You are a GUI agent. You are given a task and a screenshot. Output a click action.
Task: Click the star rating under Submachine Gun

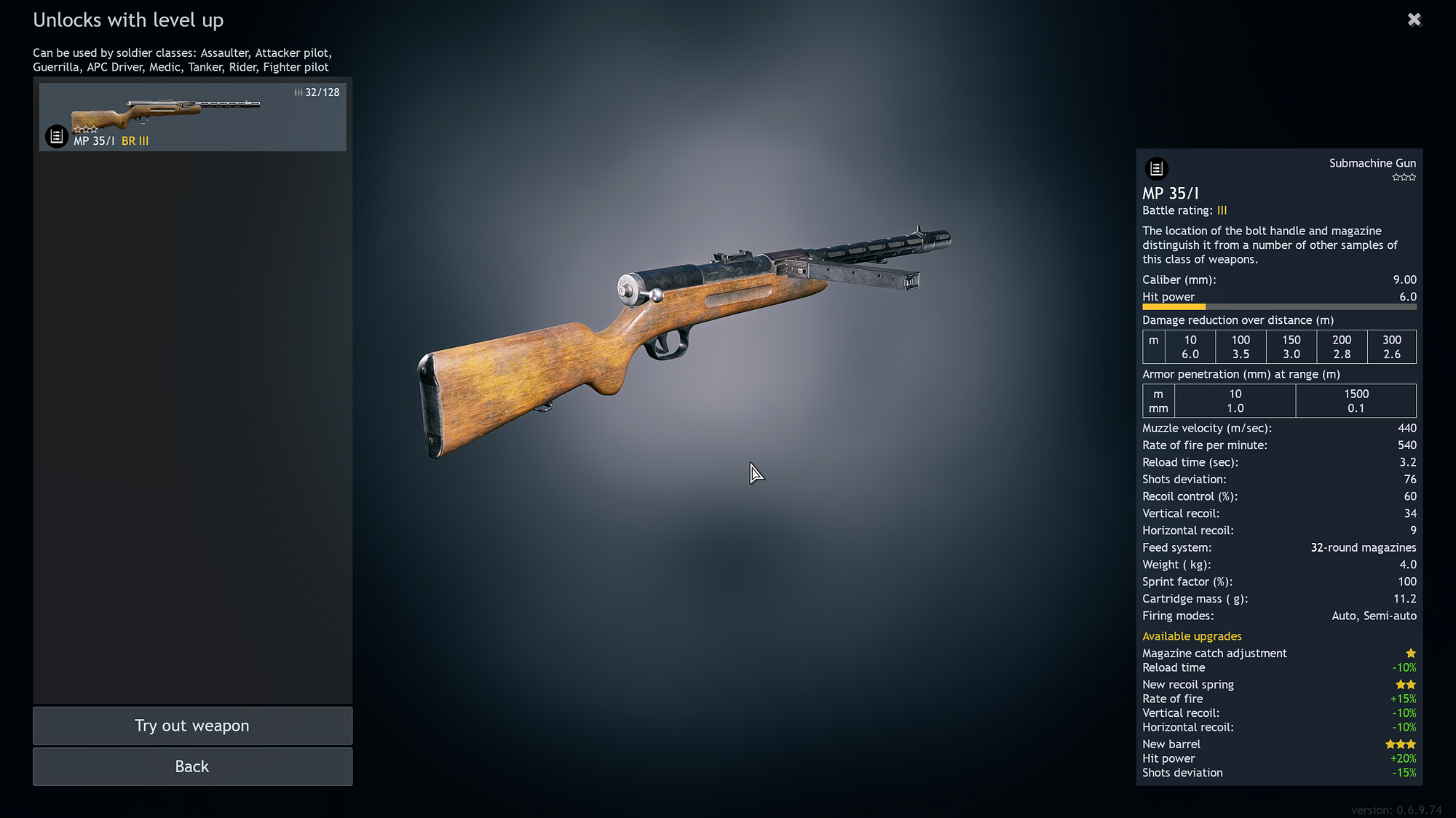(x=1404, y=177)
